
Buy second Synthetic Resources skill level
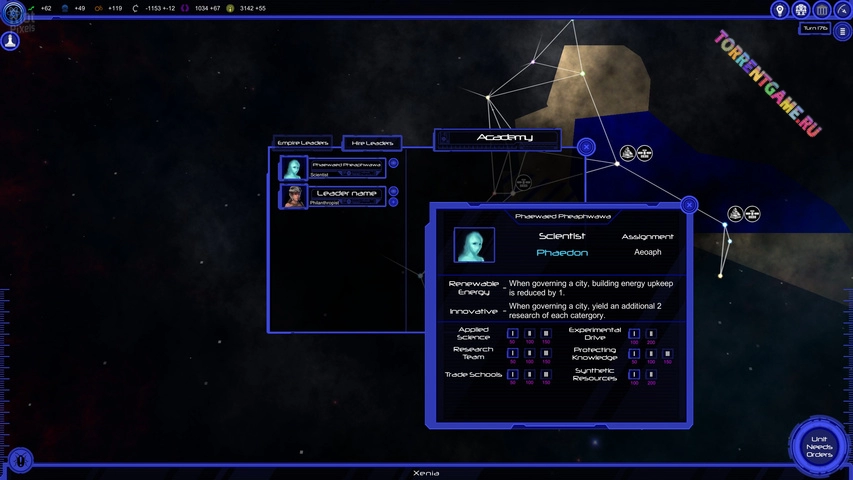(x=651, y=375)
